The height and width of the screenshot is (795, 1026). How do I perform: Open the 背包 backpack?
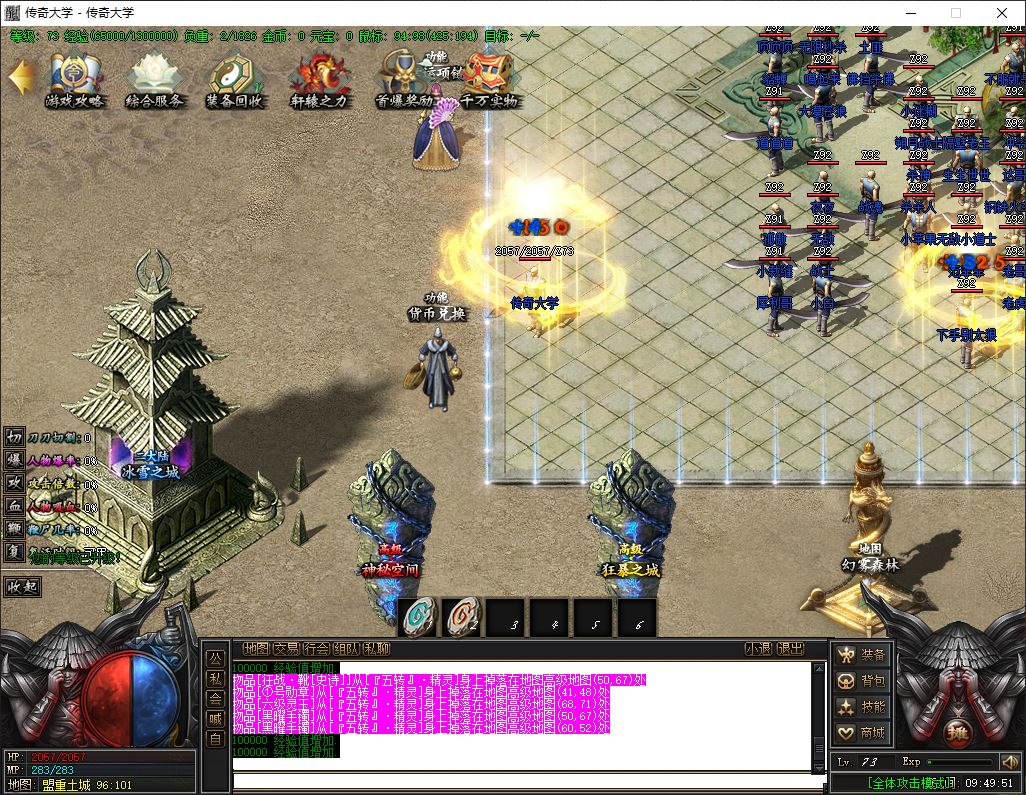(863, 681)
